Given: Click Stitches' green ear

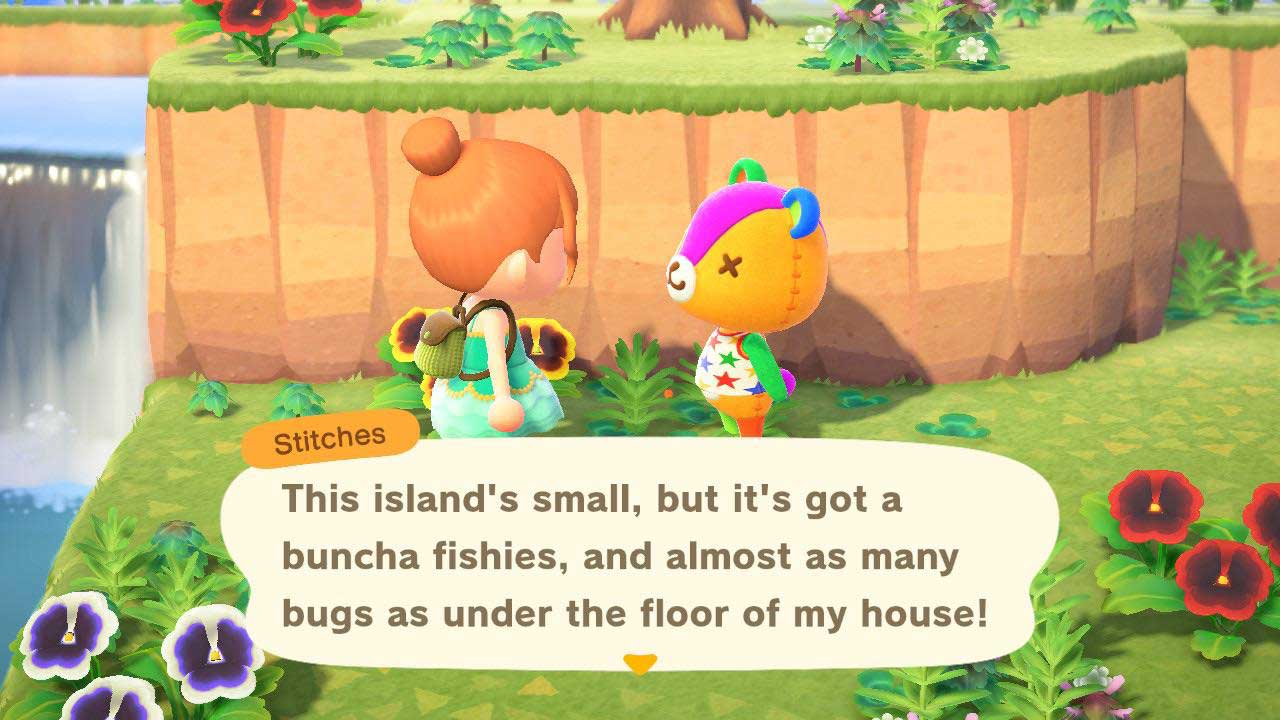Looking at the screenshot, I should [745, 170].
